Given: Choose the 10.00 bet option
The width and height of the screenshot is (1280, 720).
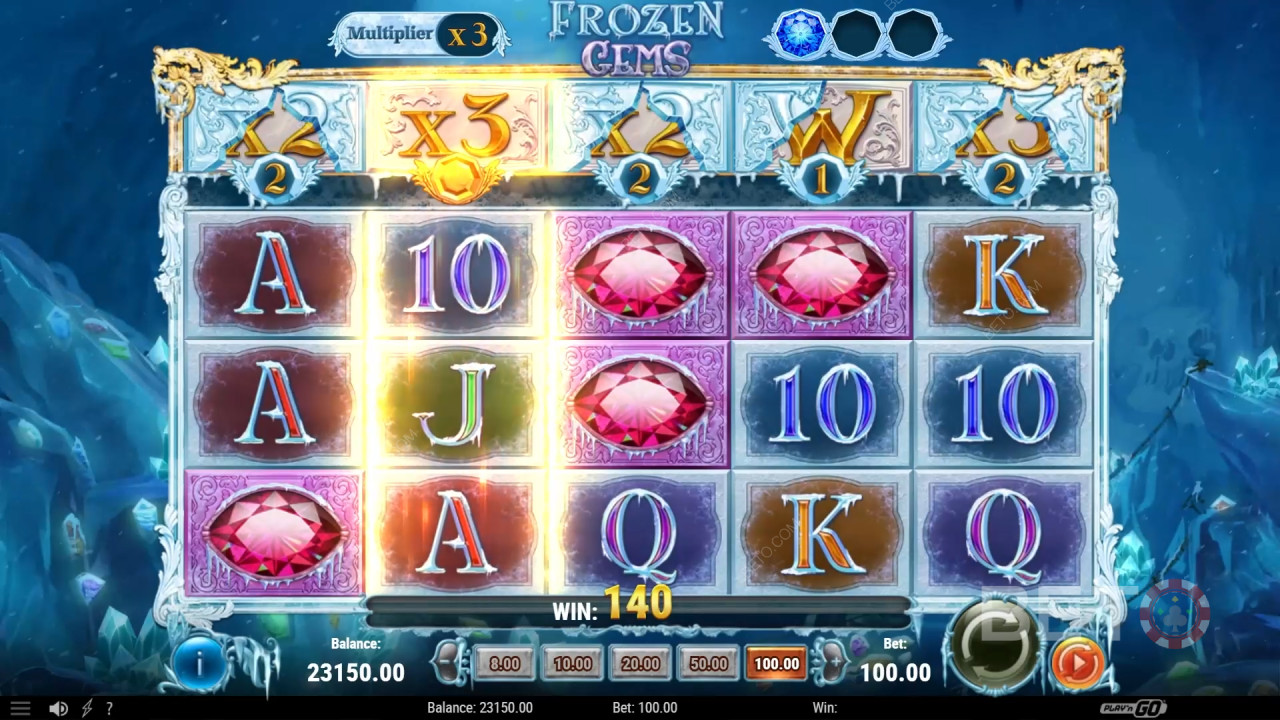Looking at the screenshot, I should pyautogui.click(x=573, y=663).
